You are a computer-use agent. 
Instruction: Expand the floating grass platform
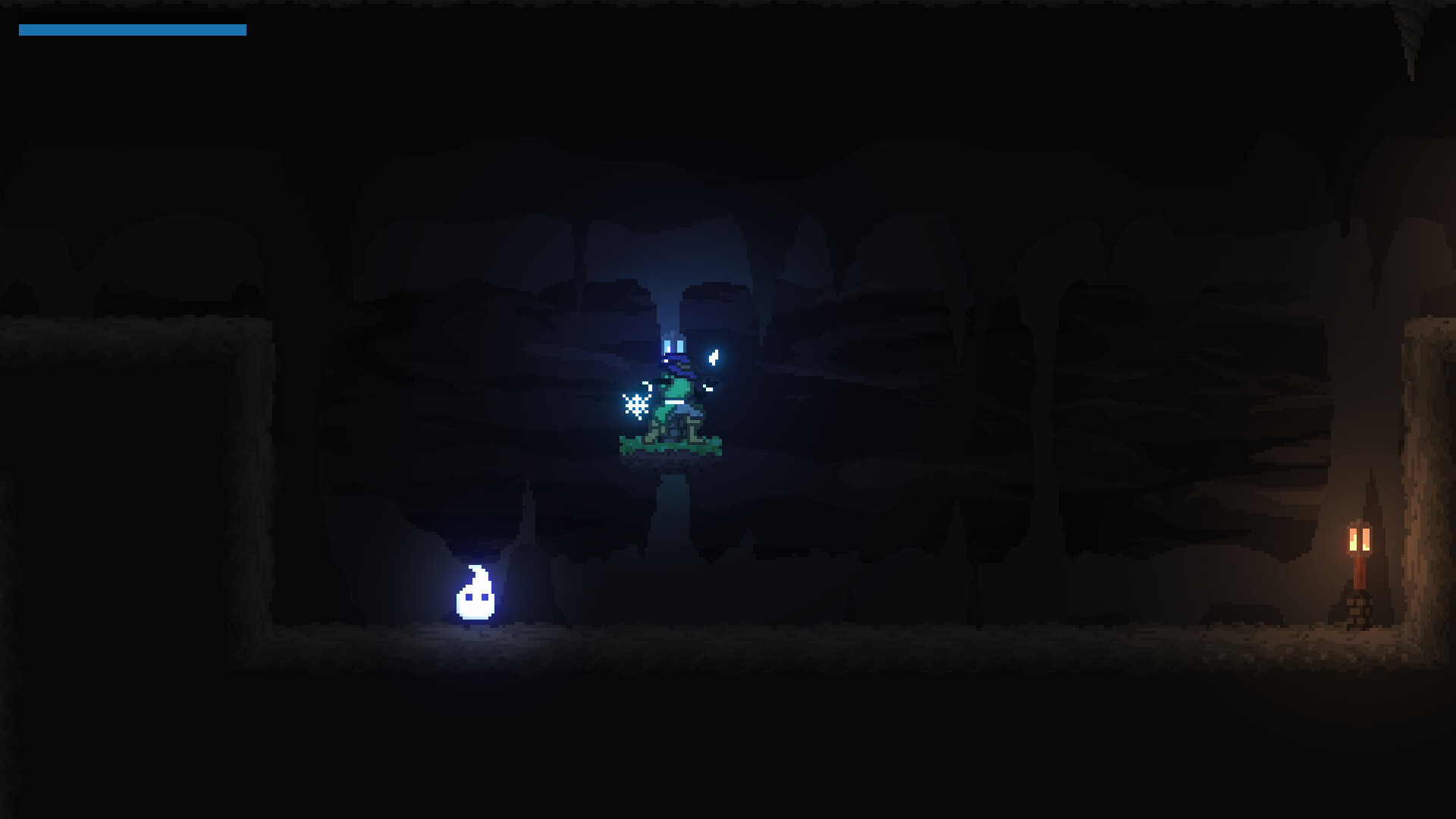(x=671, y=447)
